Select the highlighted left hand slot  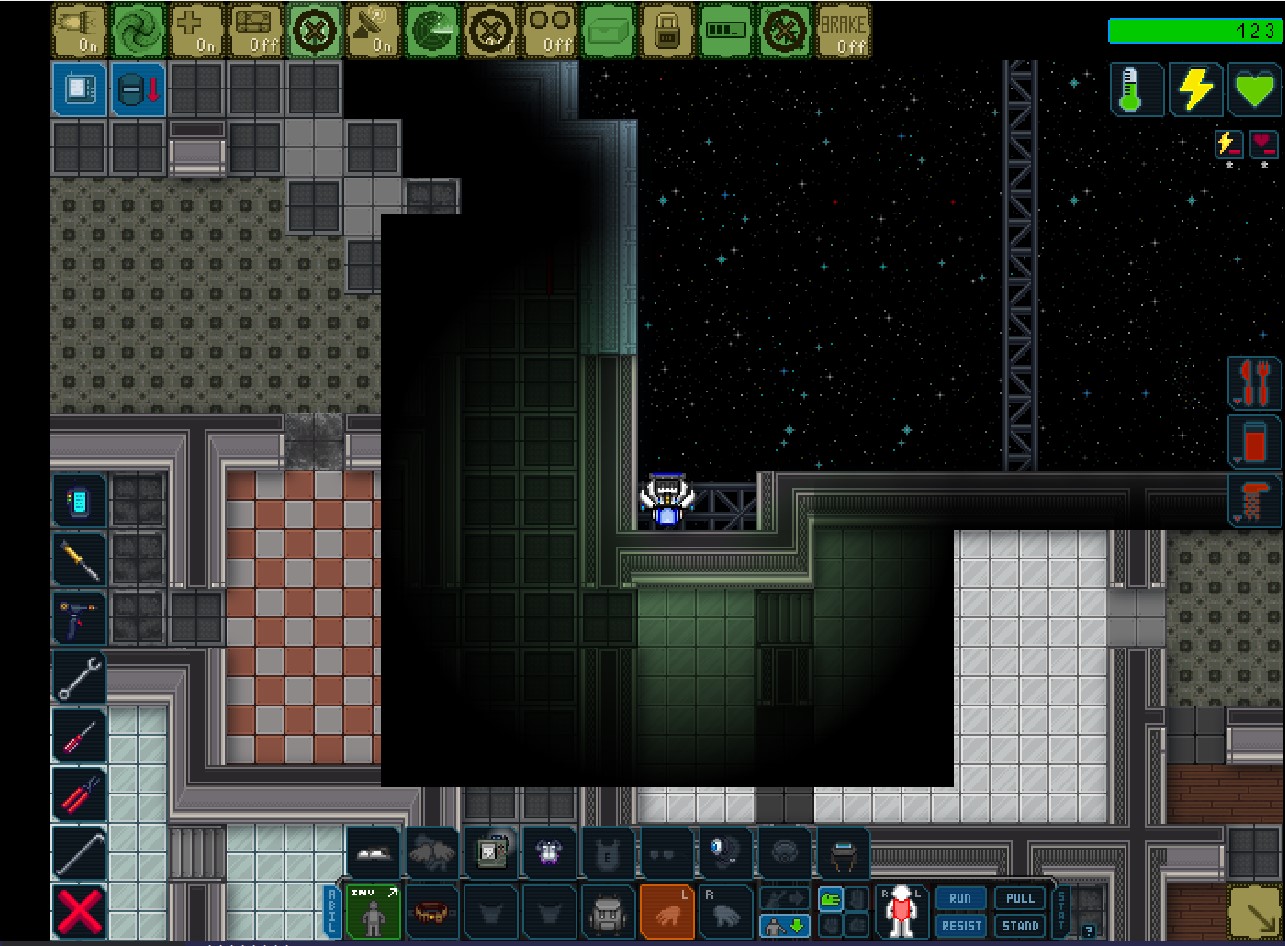coord(667,912)
